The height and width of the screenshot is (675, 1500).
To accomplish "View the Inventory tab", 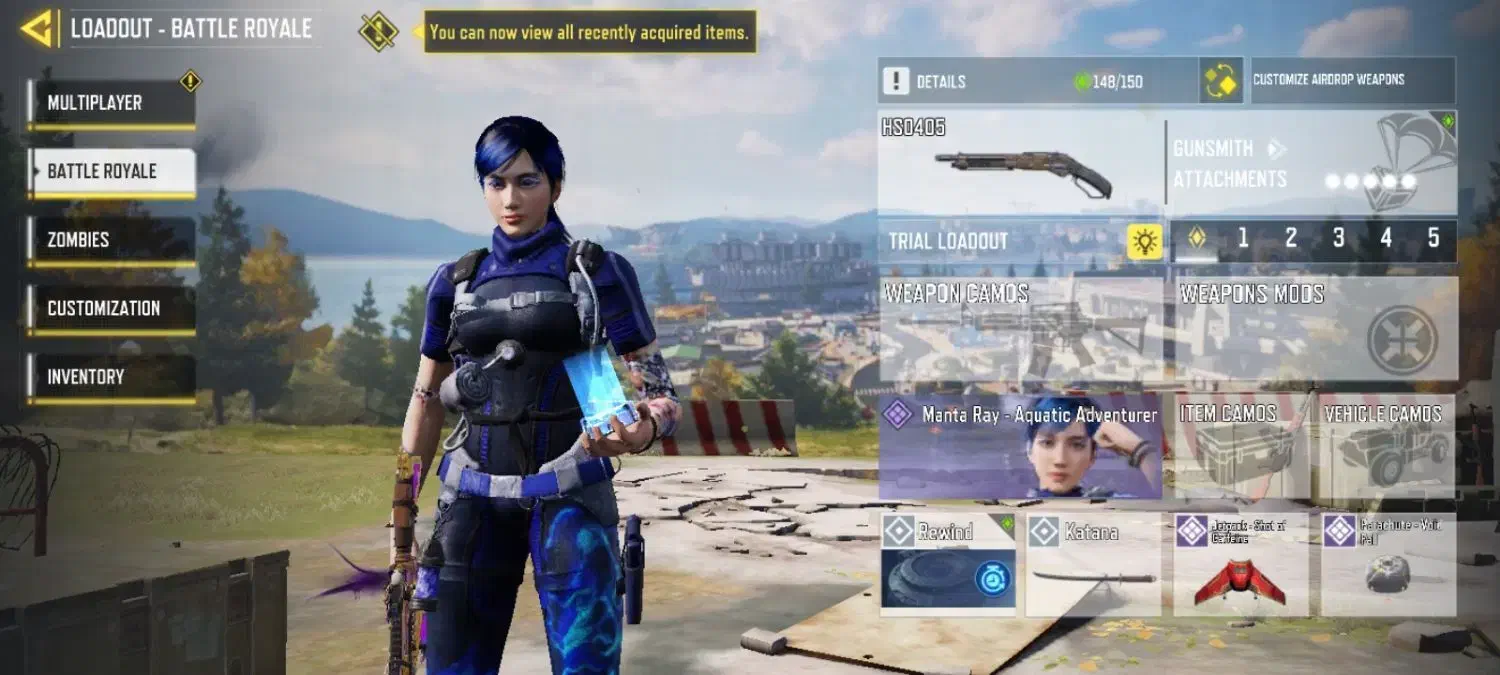I will point(111,377).
